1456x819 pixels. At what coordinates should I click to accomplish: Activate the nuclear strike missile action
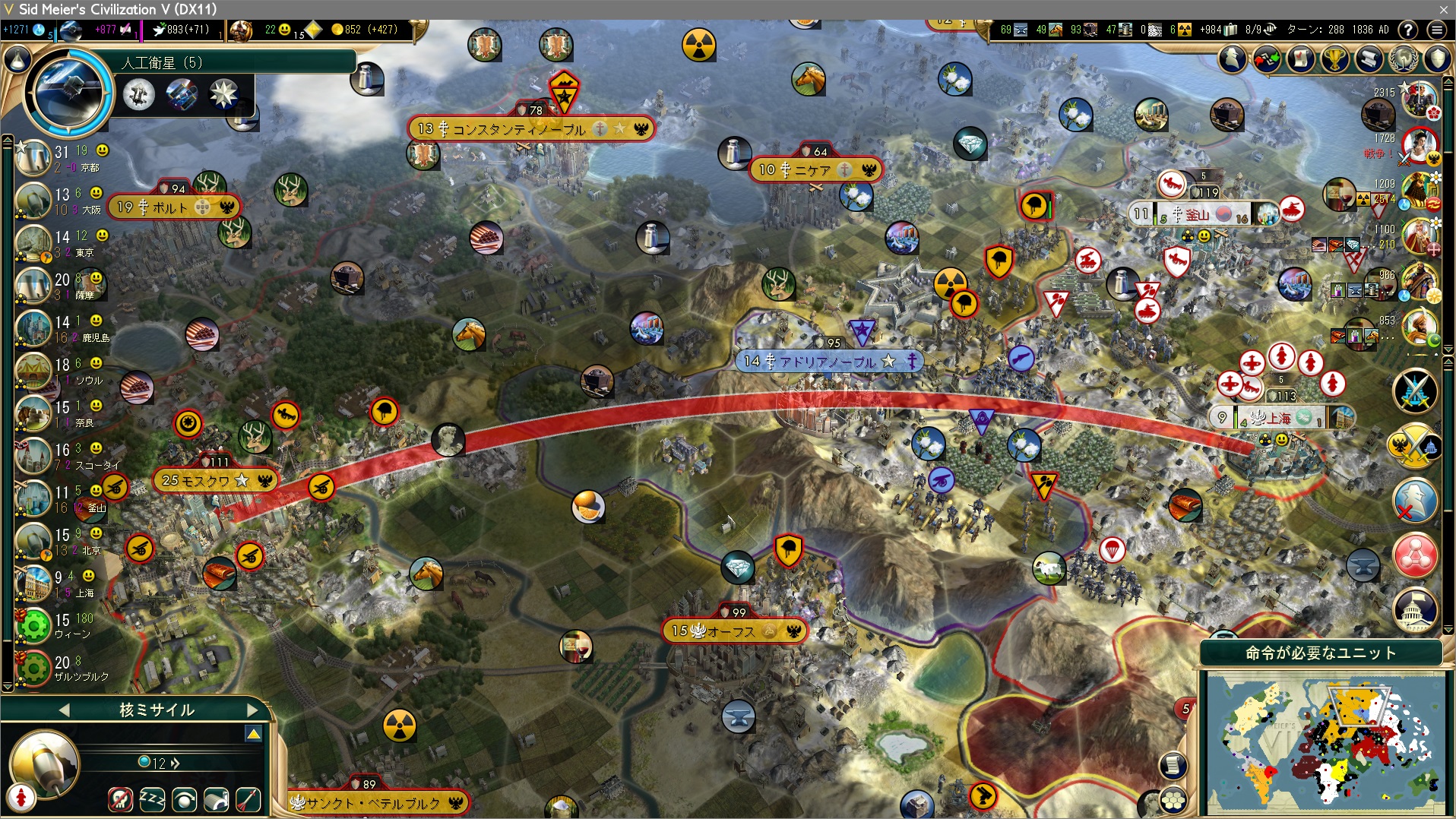click(248, 799)
